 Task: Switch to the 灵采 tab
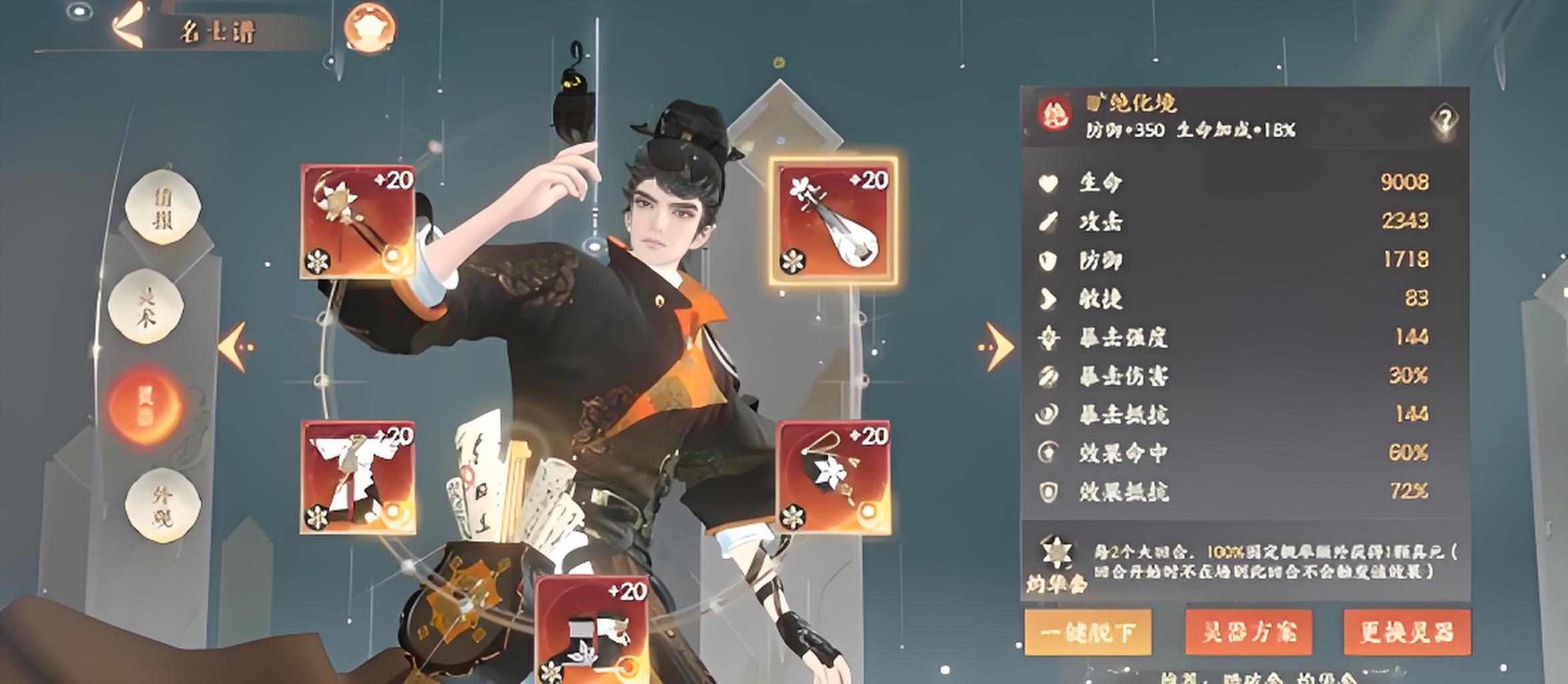tap(146, 307)
